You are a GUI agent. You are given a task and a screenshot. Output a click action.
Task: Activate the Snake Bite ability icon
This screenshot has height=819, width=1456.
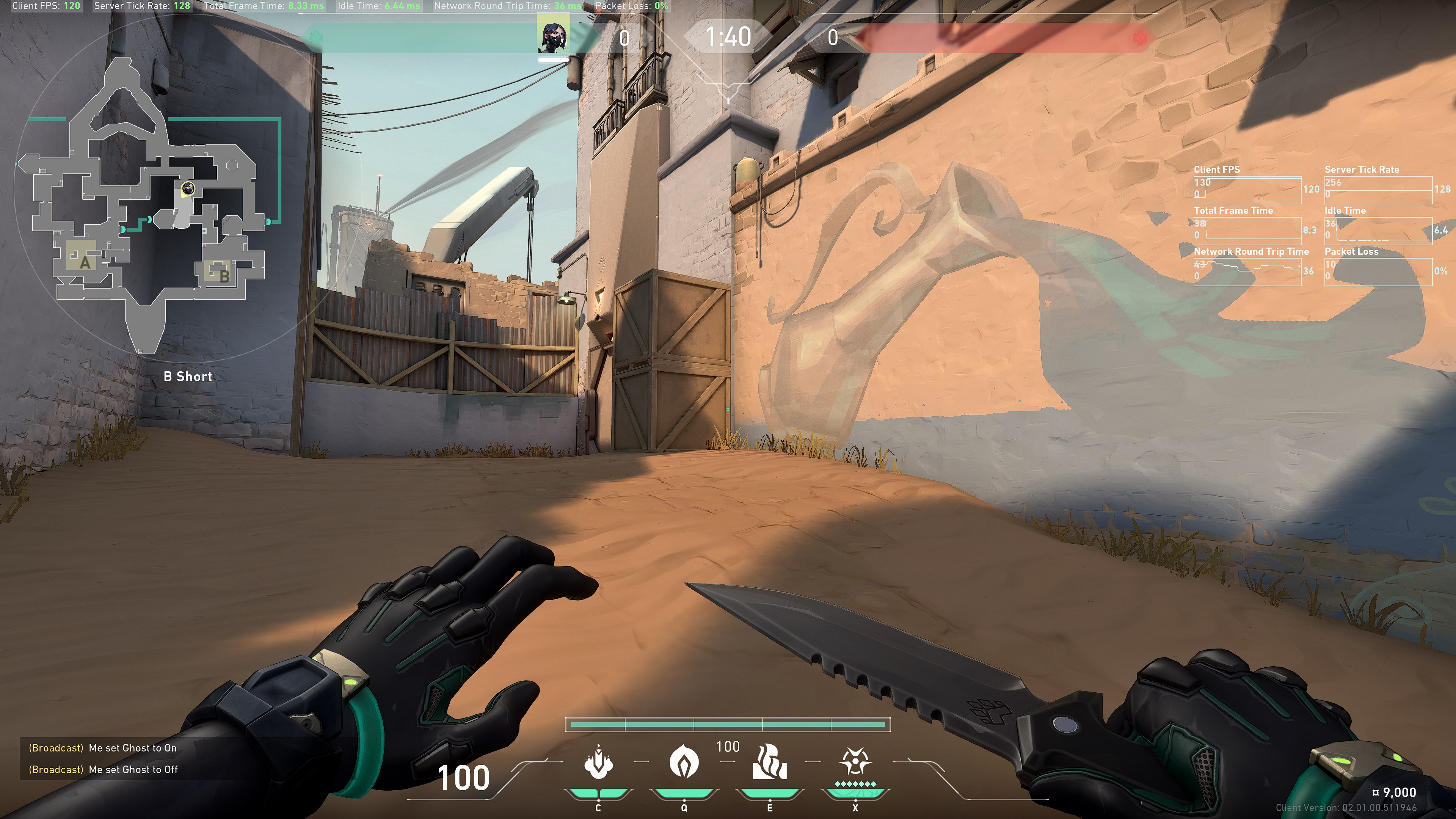598,763
